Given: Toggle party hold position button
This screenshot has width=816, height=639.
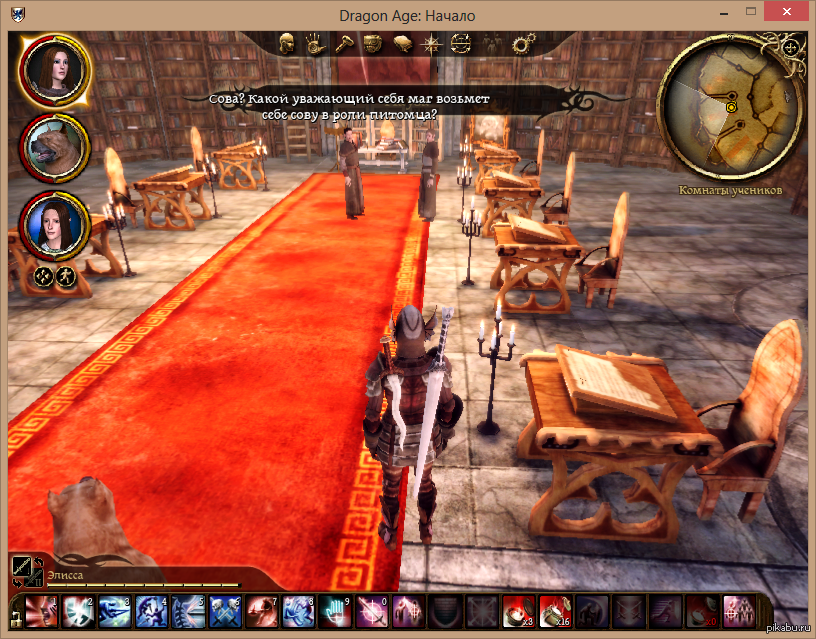Looking at the screenshot, I should (44, 277).
